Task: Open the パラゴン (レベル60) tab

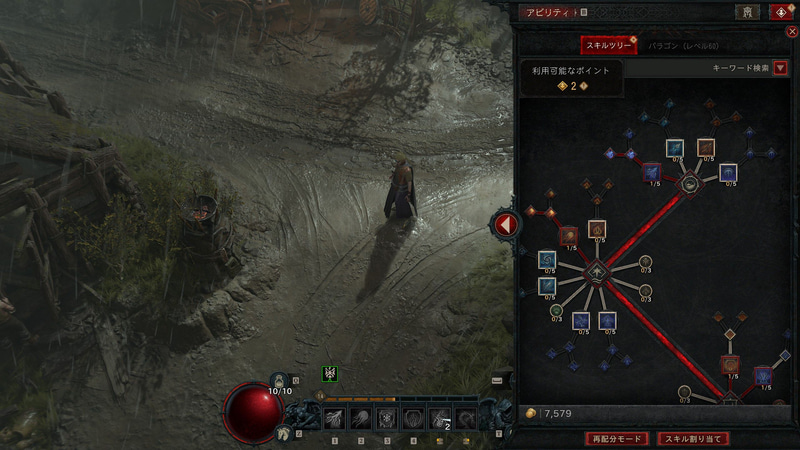Action: coord(683,46)
